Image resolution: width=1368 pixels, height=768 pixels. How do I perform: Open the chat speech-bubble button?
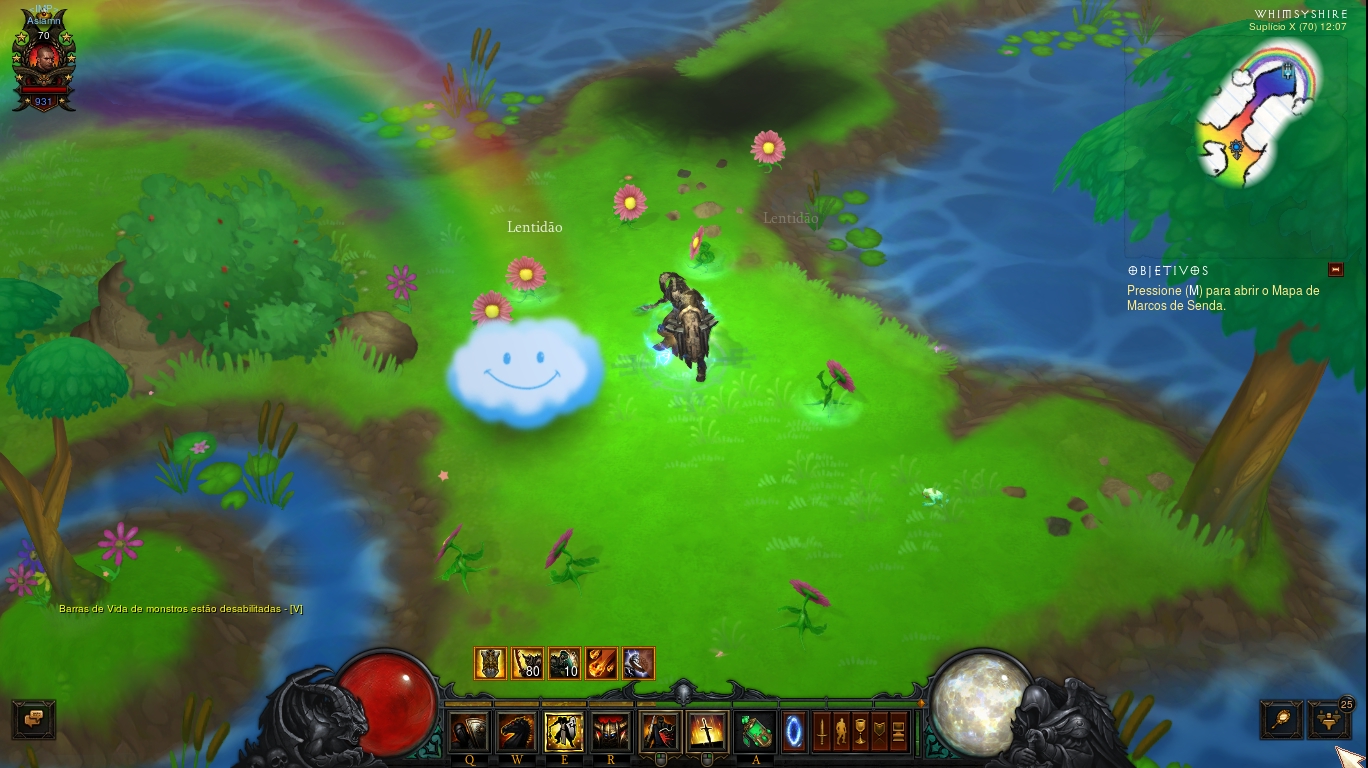point(33,719)
